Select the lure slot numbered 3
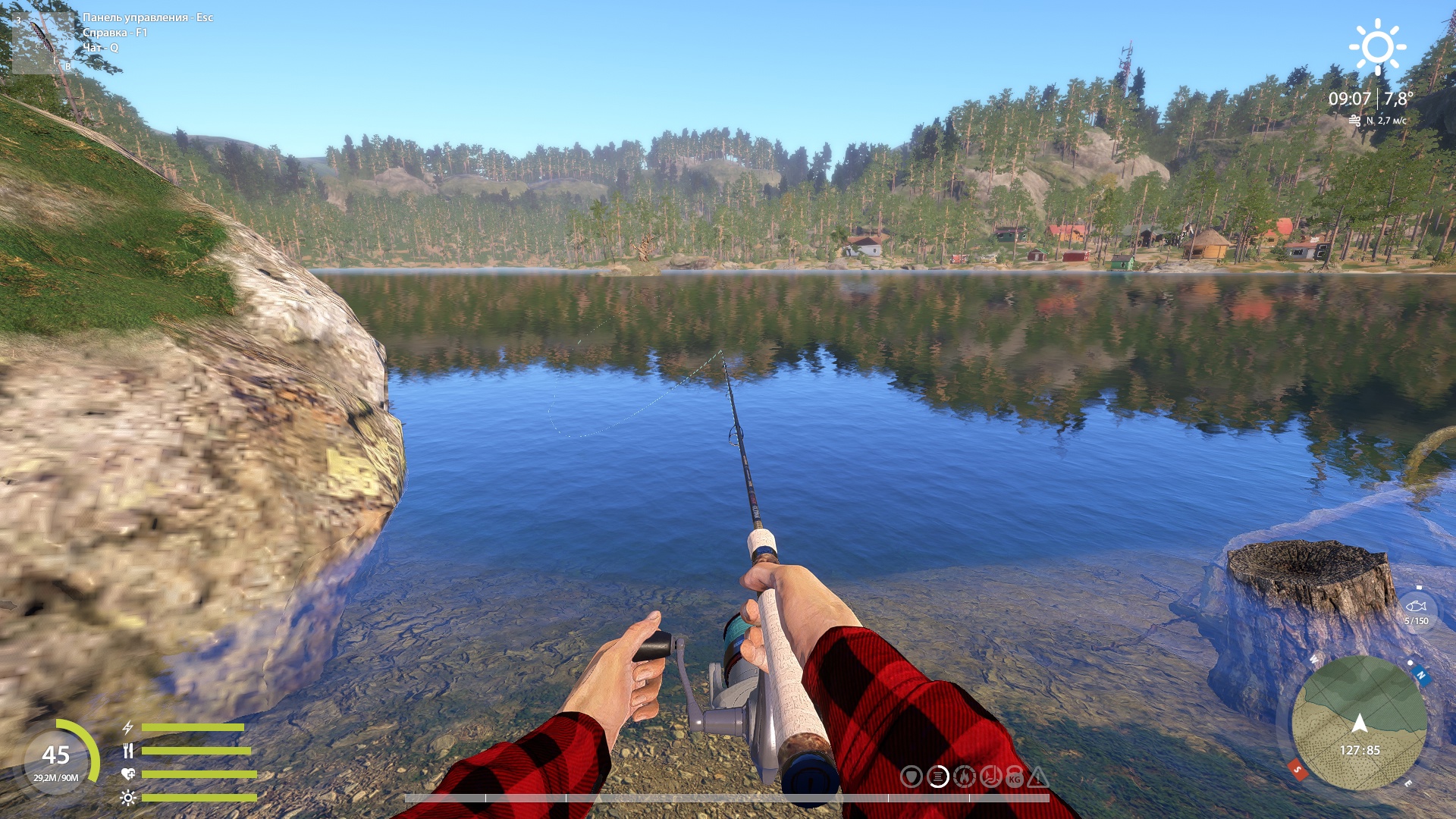 pos(42,42)
